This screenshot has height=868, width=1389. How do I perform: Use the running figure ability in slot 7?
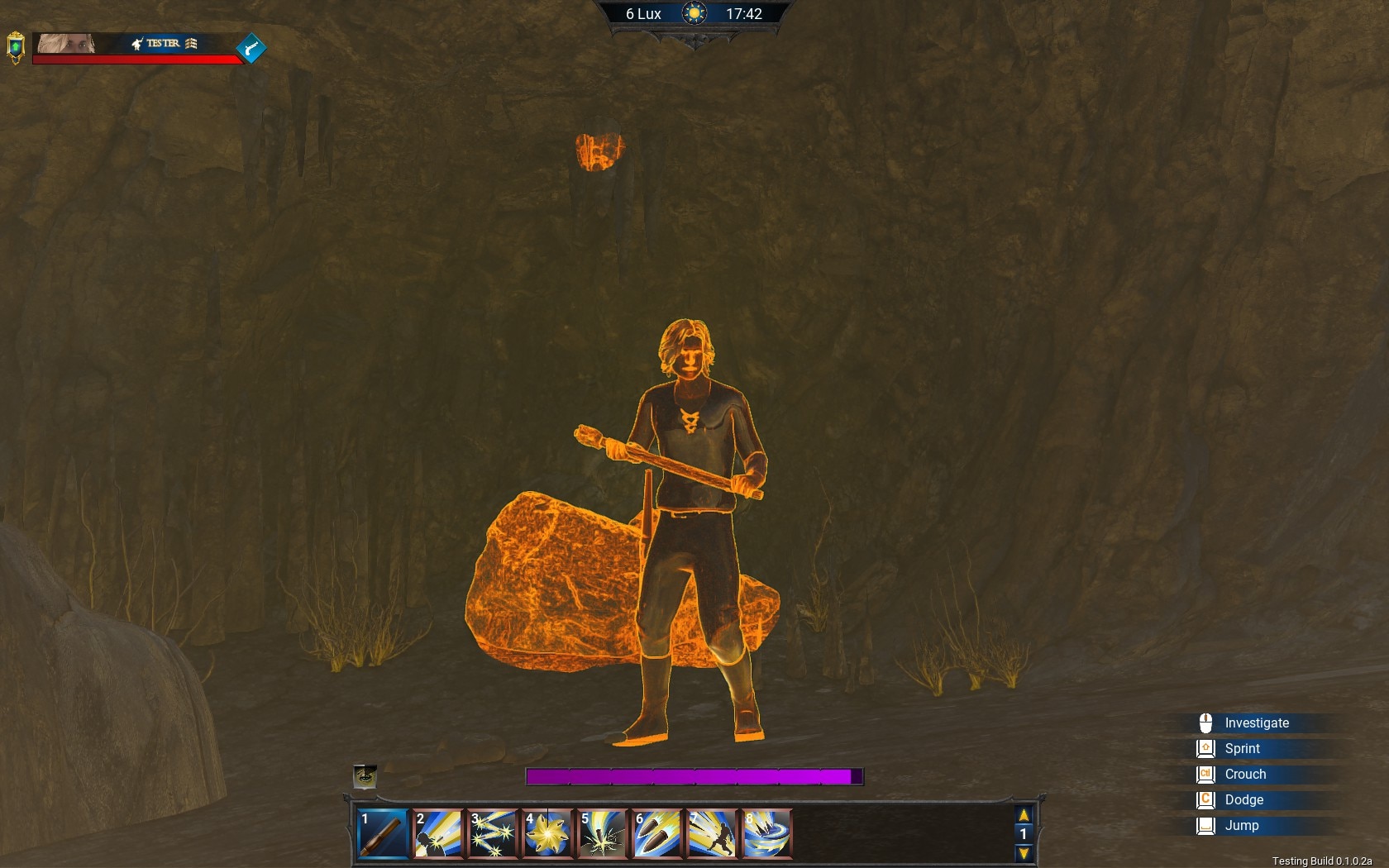712,833
